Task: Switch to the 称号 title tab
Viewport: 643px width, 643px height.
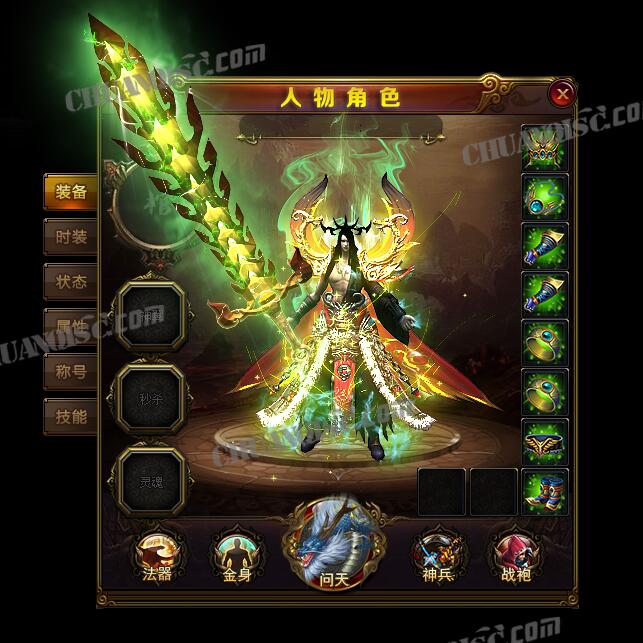Action: click(x=71, y=372)
